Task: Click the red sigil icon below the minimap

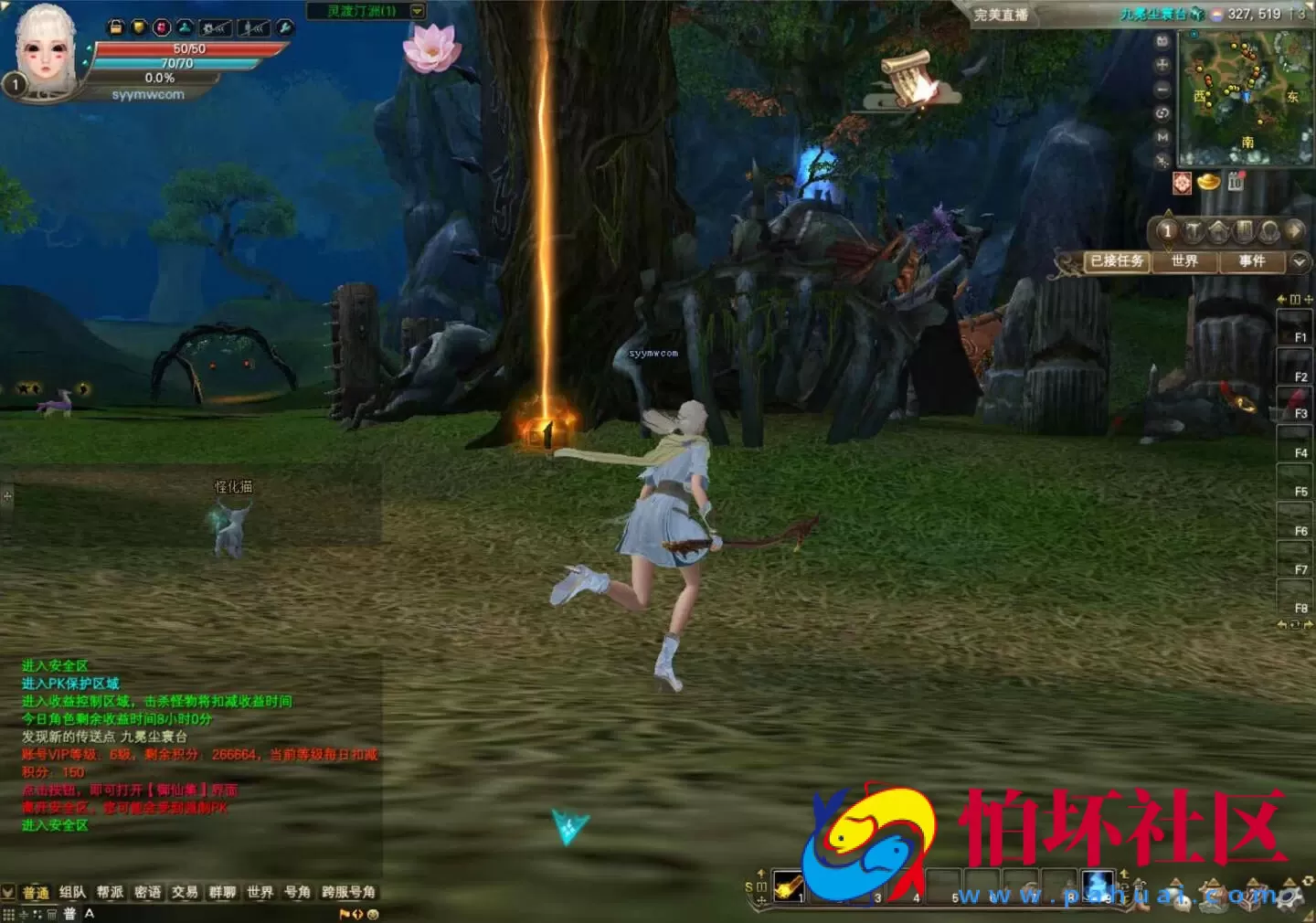Action: tap(1182, 184)
